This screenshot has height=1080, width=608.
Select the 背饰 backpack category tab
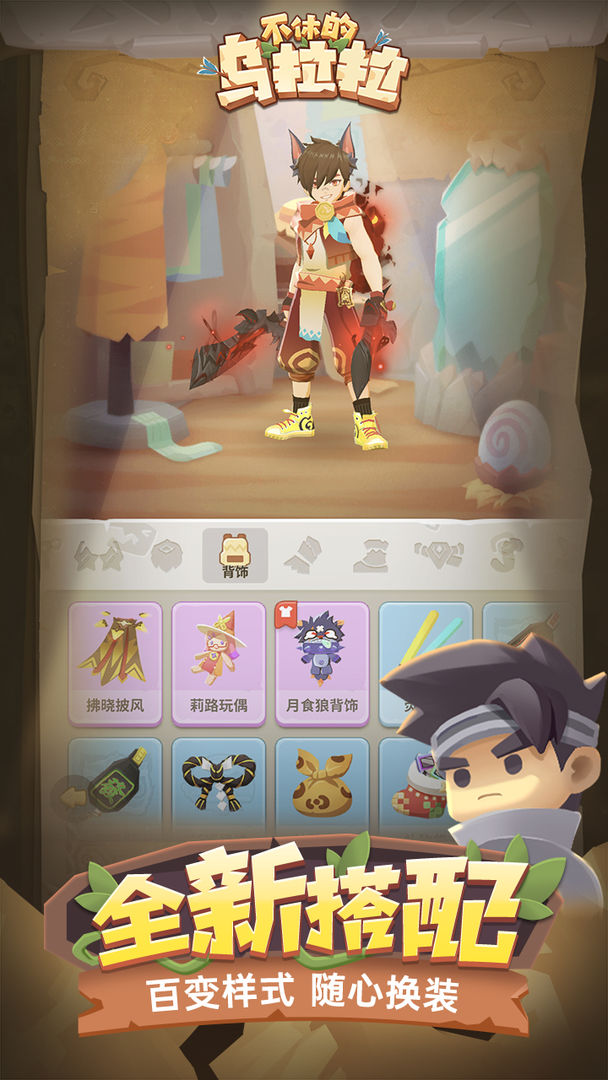(x=234, y=554)
